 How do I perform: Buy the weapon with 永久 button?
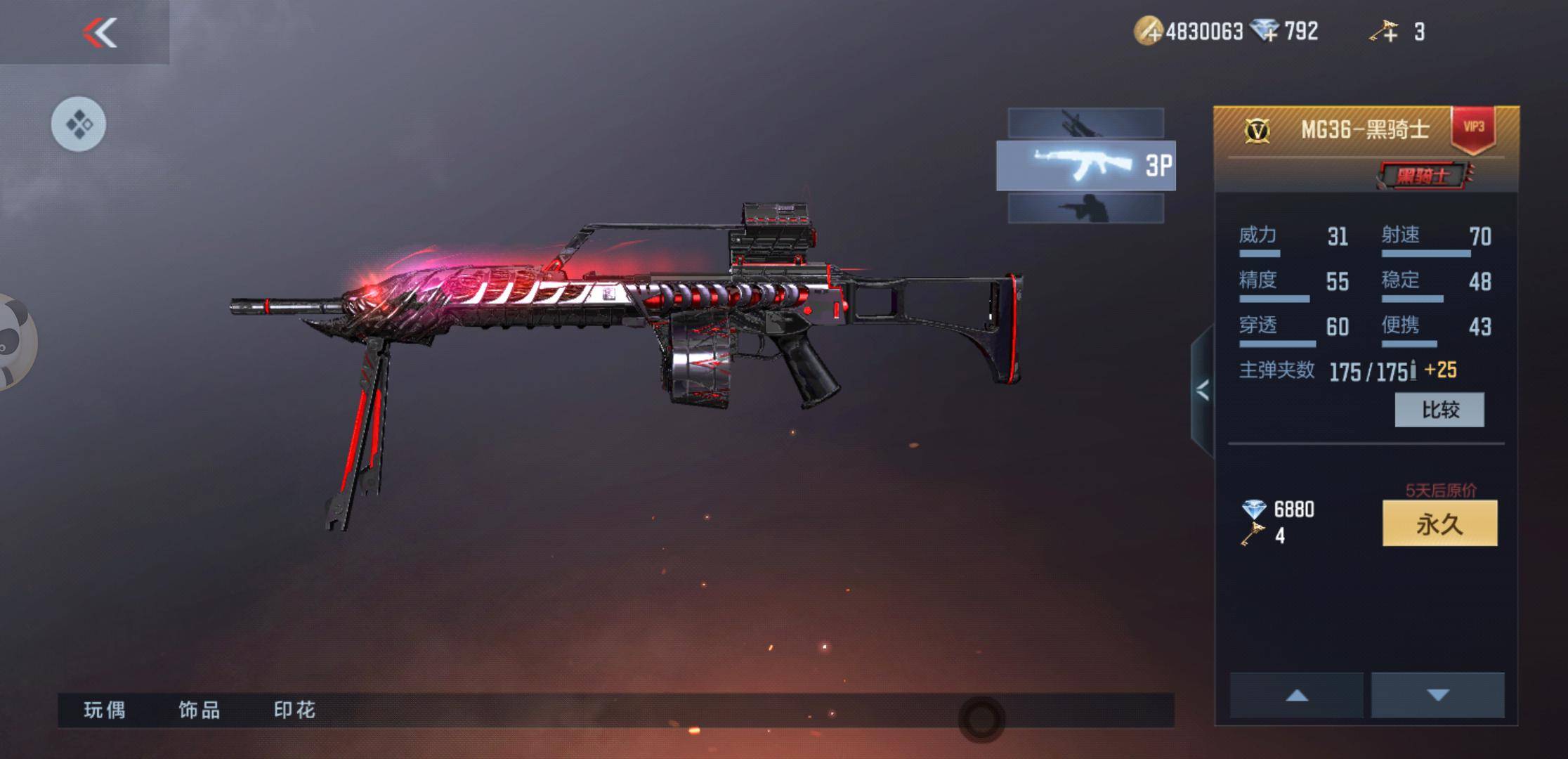click(x=1439, y=524)
